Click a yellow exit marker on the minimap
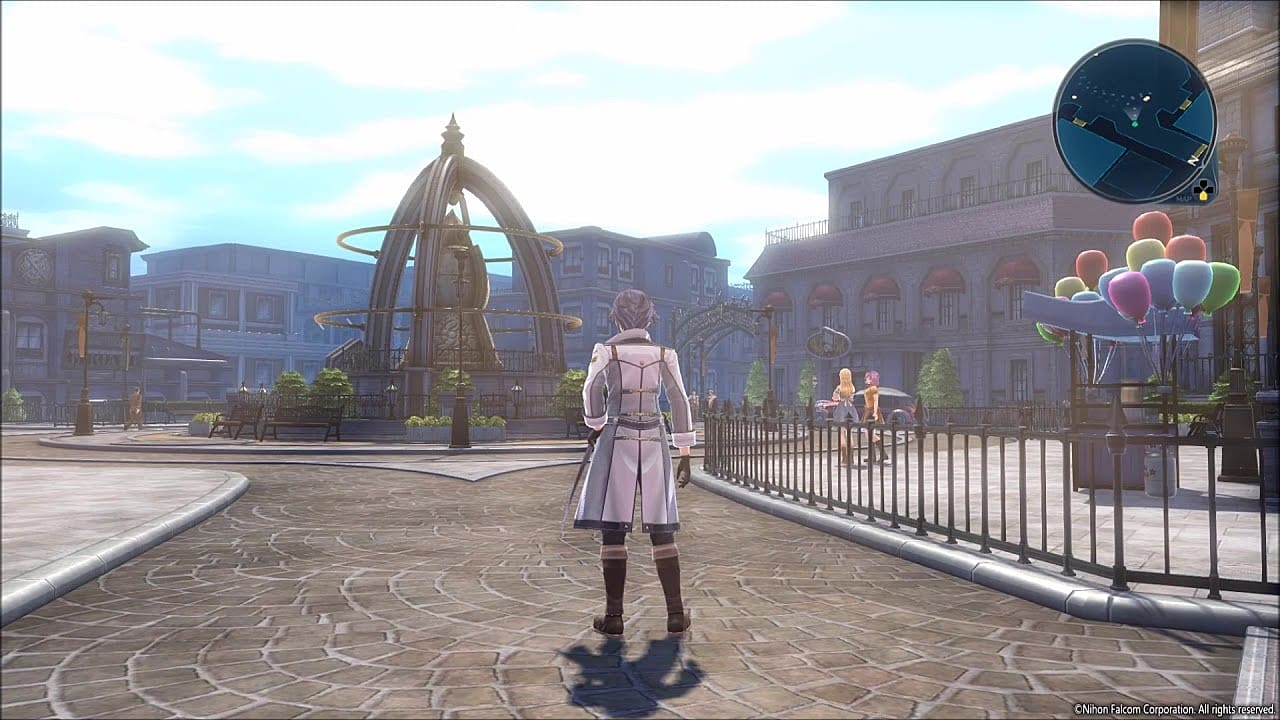 [1185, 105]
